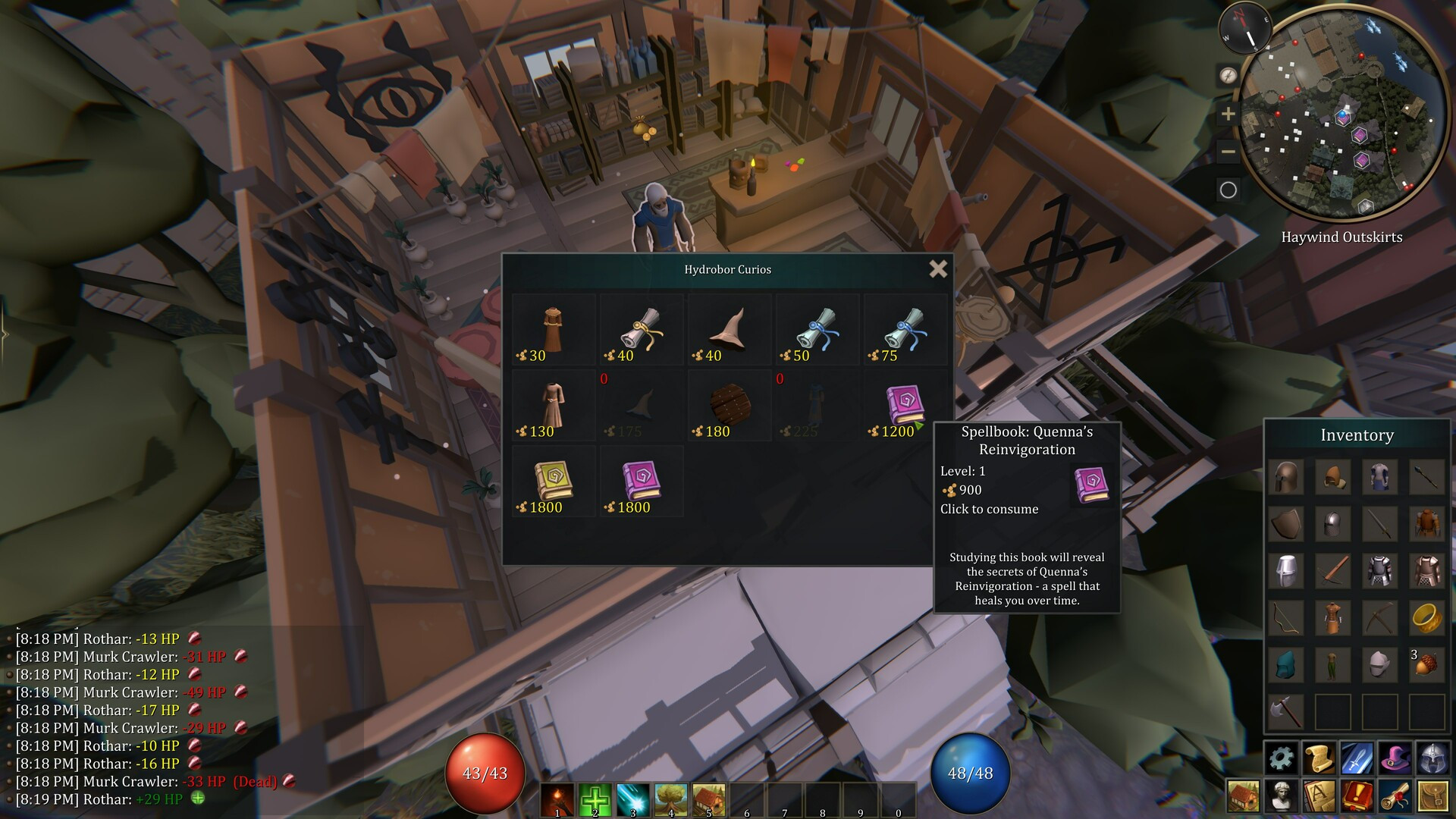Open the wizard hat magic panel

click(1395, 758)
